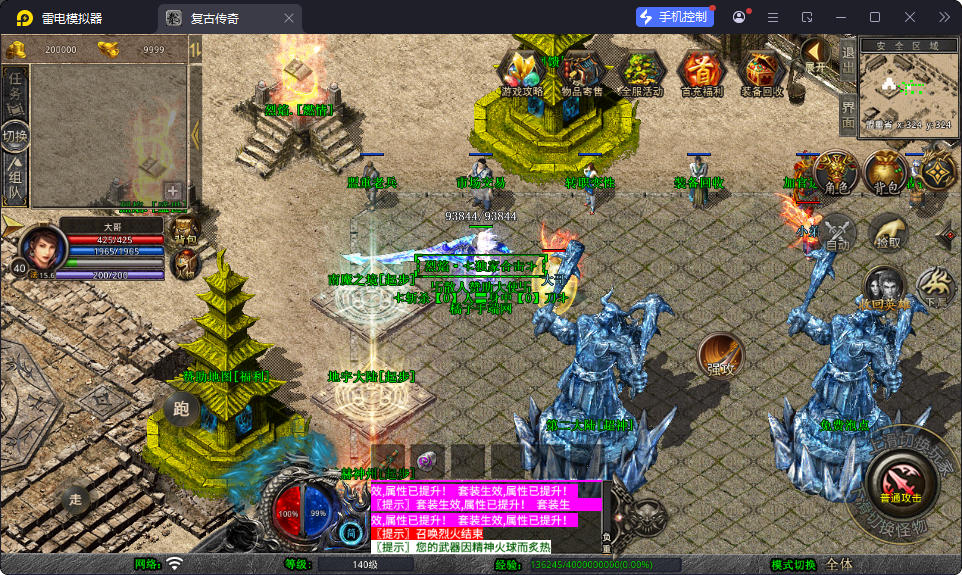Select the 组队 team tab
The width and height of the screenshot is (962, 575).
click(x=15, y=180)
